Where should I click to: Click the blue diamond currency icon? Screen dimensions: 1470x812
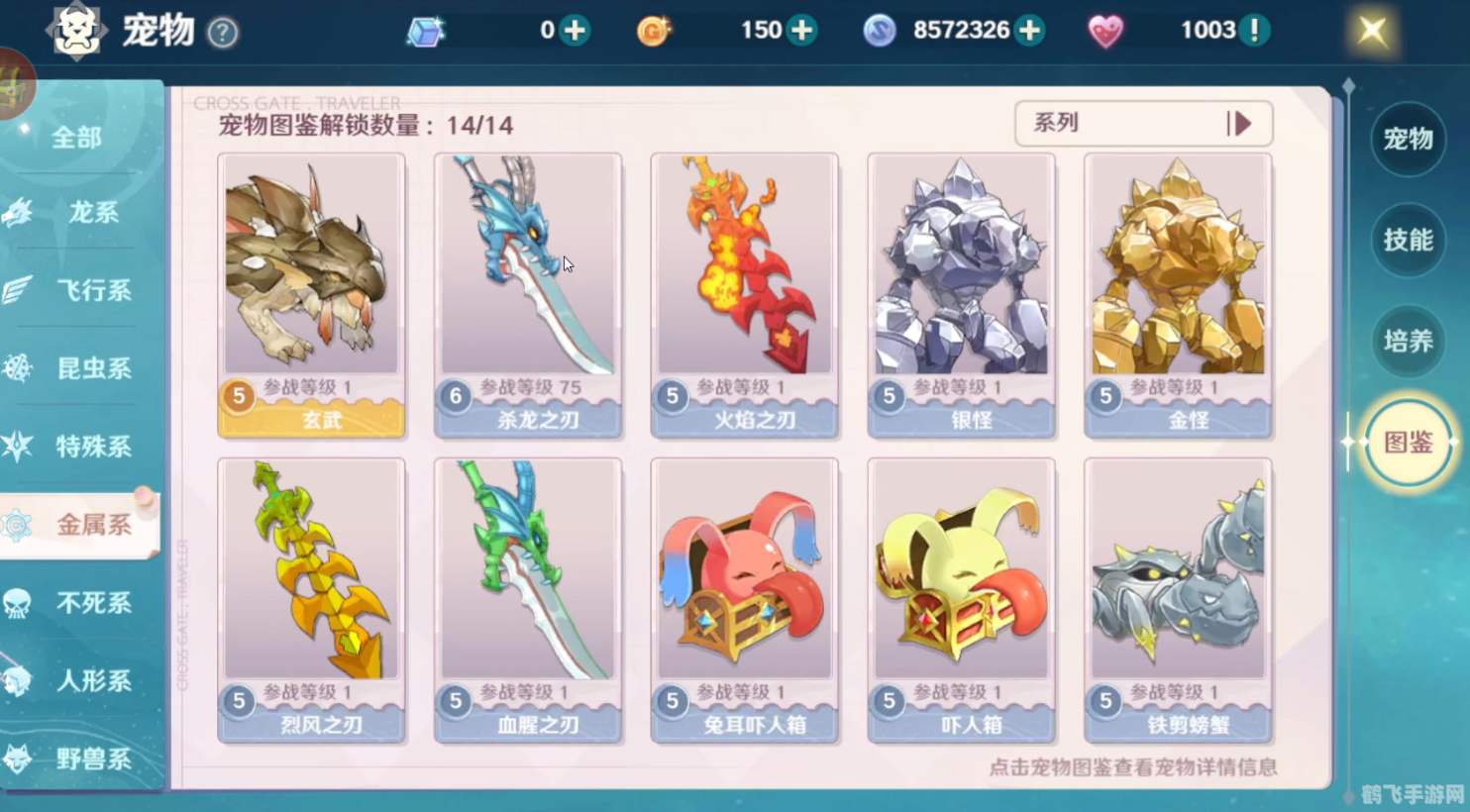pos(424,30)
